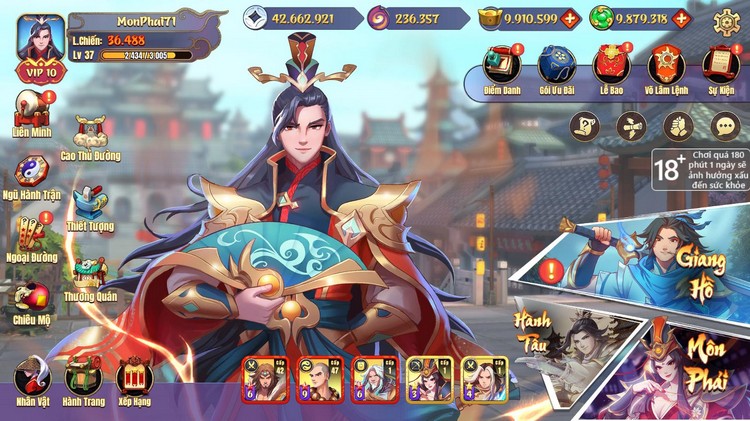Screen dimensions: 750x421
Task: Open the Sự Kiện events
Action: [719, 66]
